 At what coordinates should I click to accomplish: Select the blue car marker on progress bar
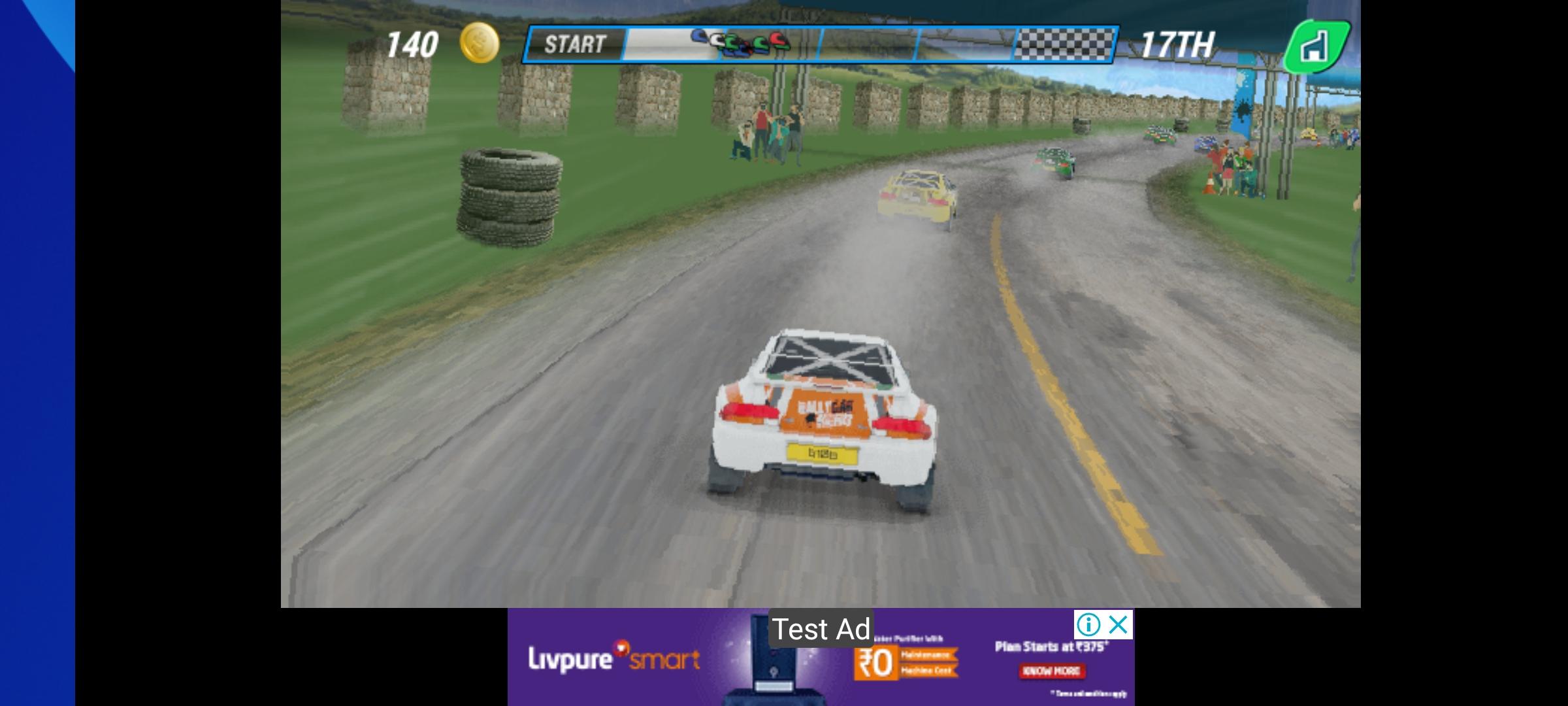[698, 38]
